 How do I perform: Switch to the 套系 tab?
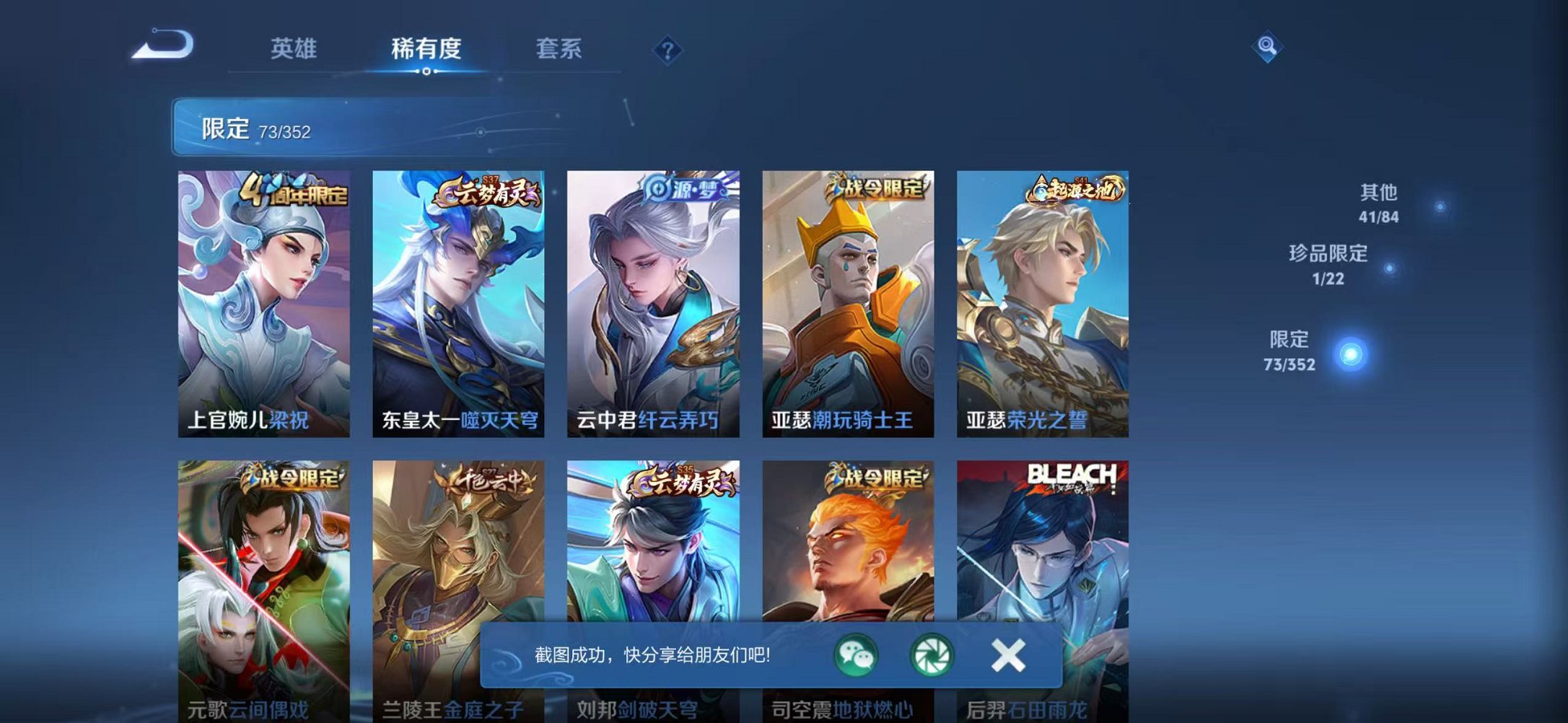(559, 47)
